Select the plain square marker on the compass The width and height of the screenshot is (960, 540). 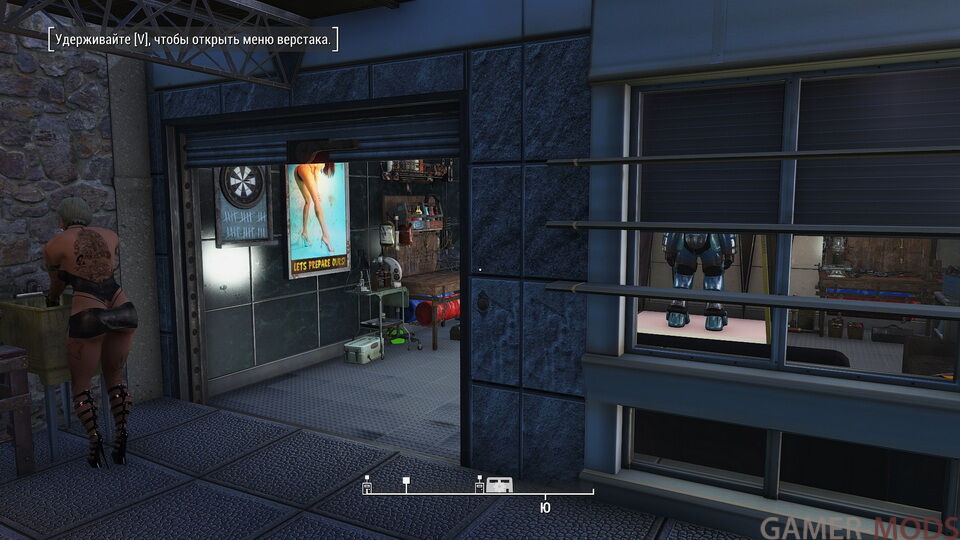click(x=405, y=482)
